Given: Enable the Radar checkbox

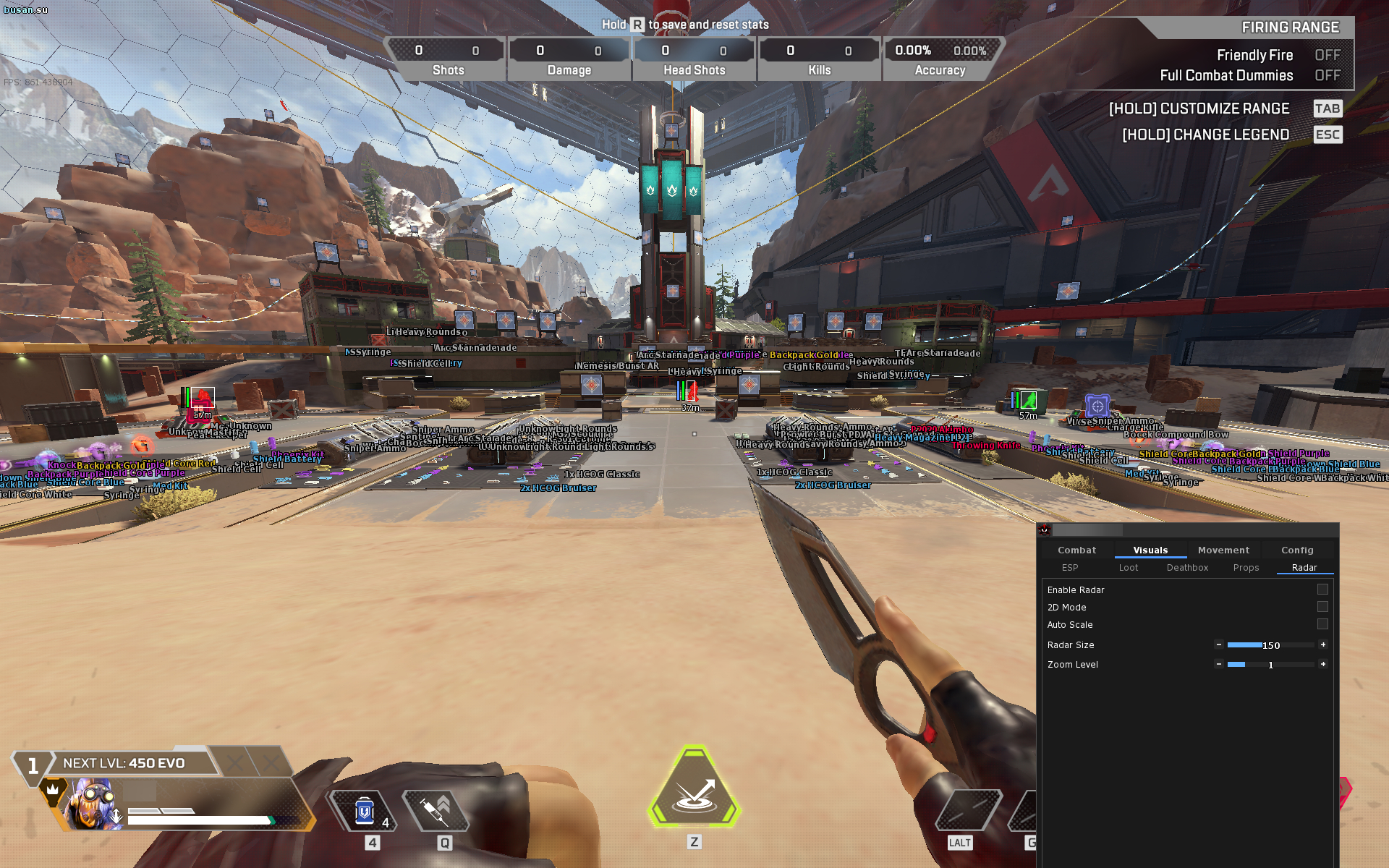Looking at the screenshot, I should click(1323, 590).
